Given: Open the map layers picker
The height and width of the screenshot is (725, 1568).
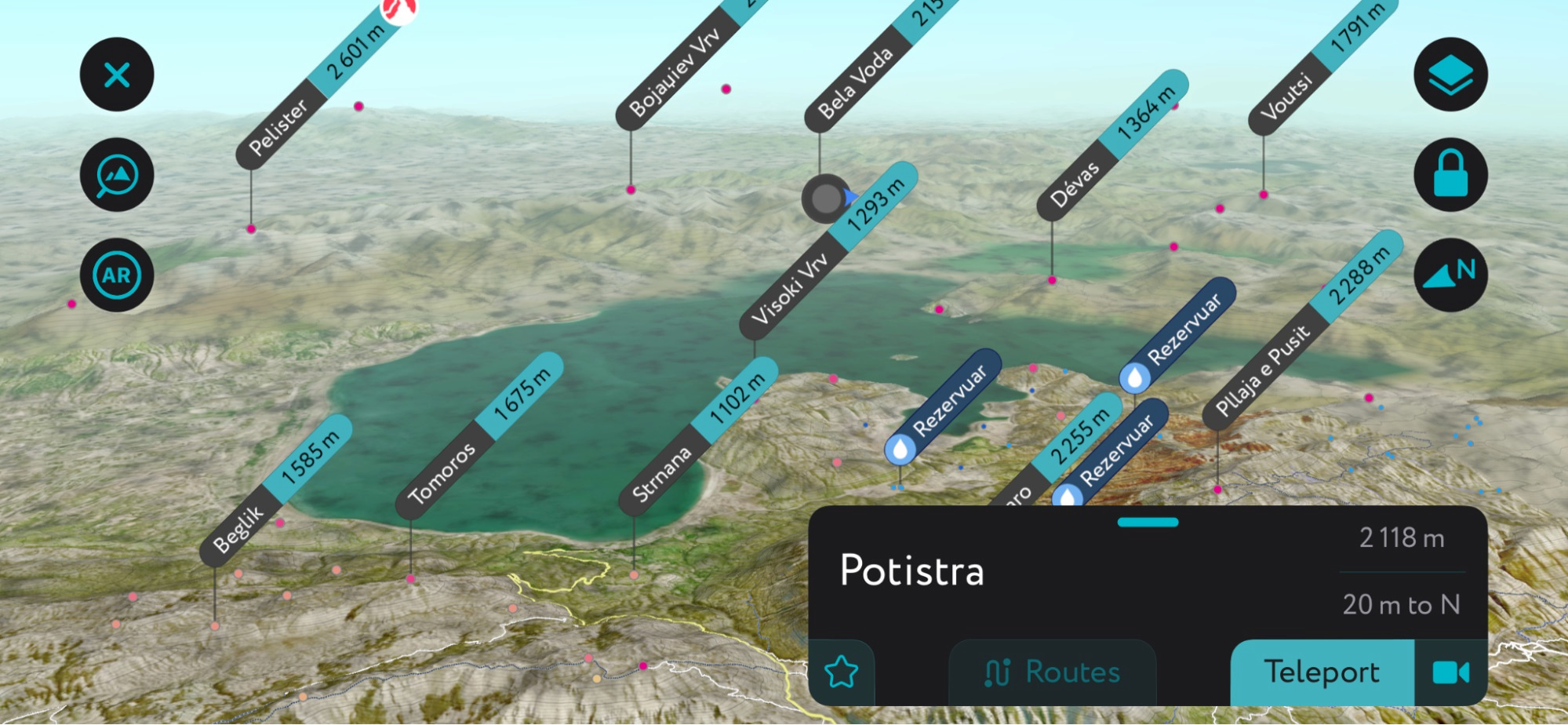Looking at the screenshot, I should click(1450, 73).
